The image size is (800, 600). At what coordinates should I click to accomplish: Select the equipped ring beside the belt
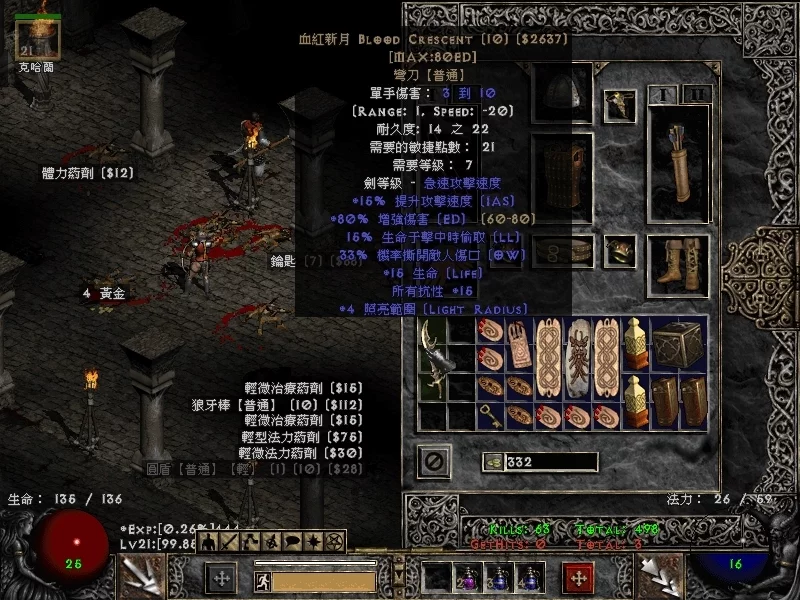pyautogui.click(x=620, y=250)
